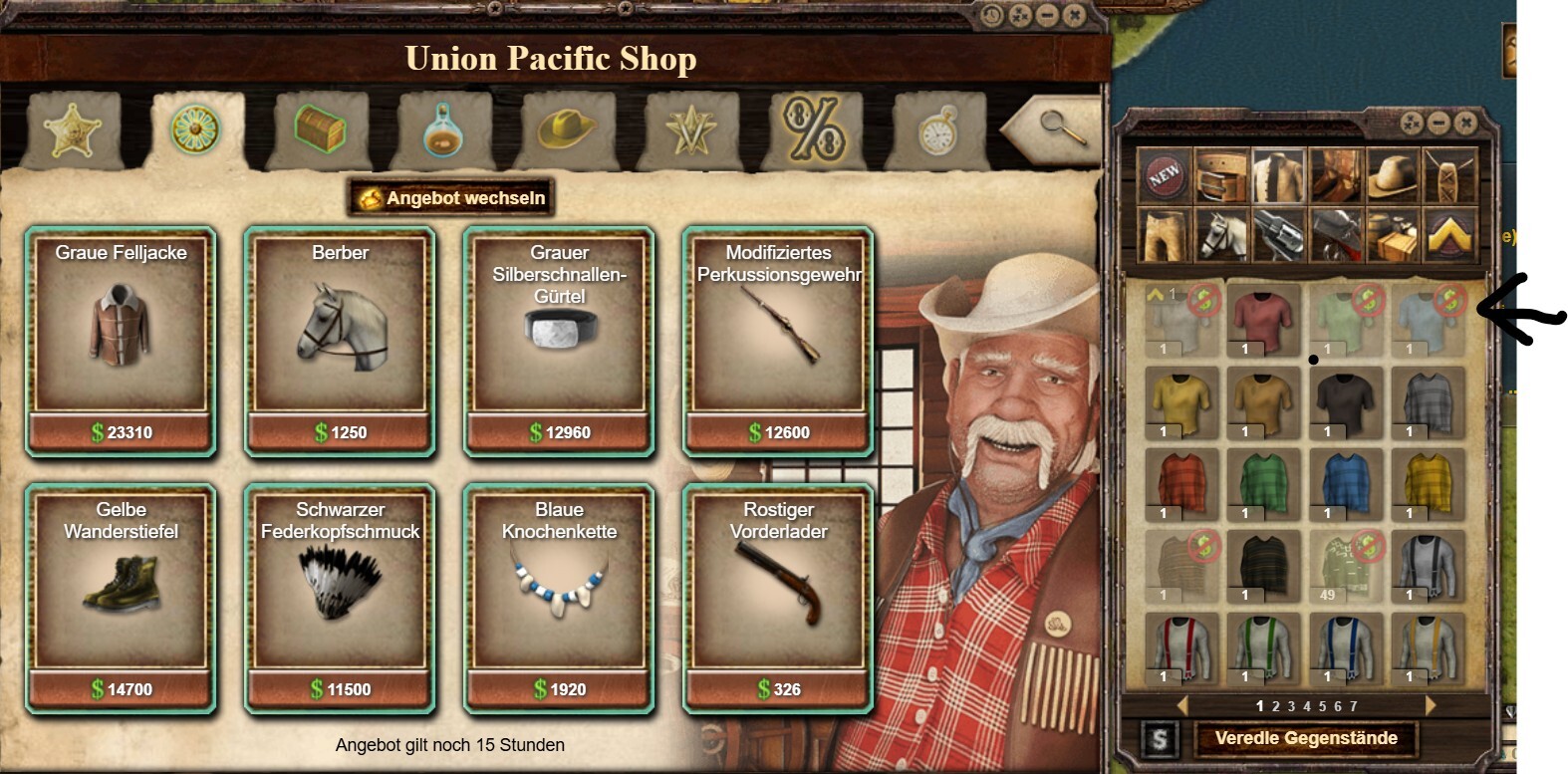Switch to the potion flask tab
1568x774 pixels.
(x=442, y=130)
